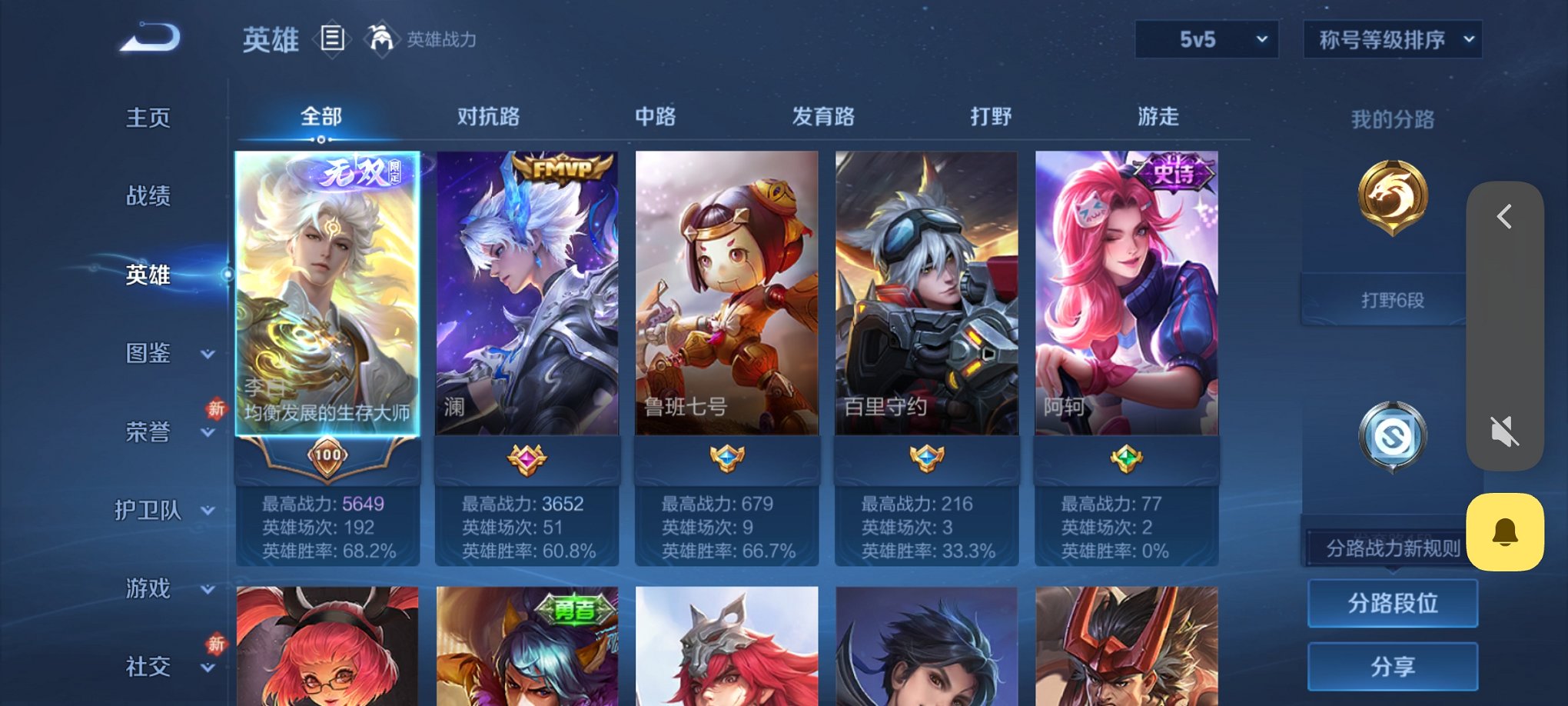Image resolution: width=1568 pixels, height=706 pixels.
Task: Open the 英雄战力 panda icon
Action: tap(380, 37)
